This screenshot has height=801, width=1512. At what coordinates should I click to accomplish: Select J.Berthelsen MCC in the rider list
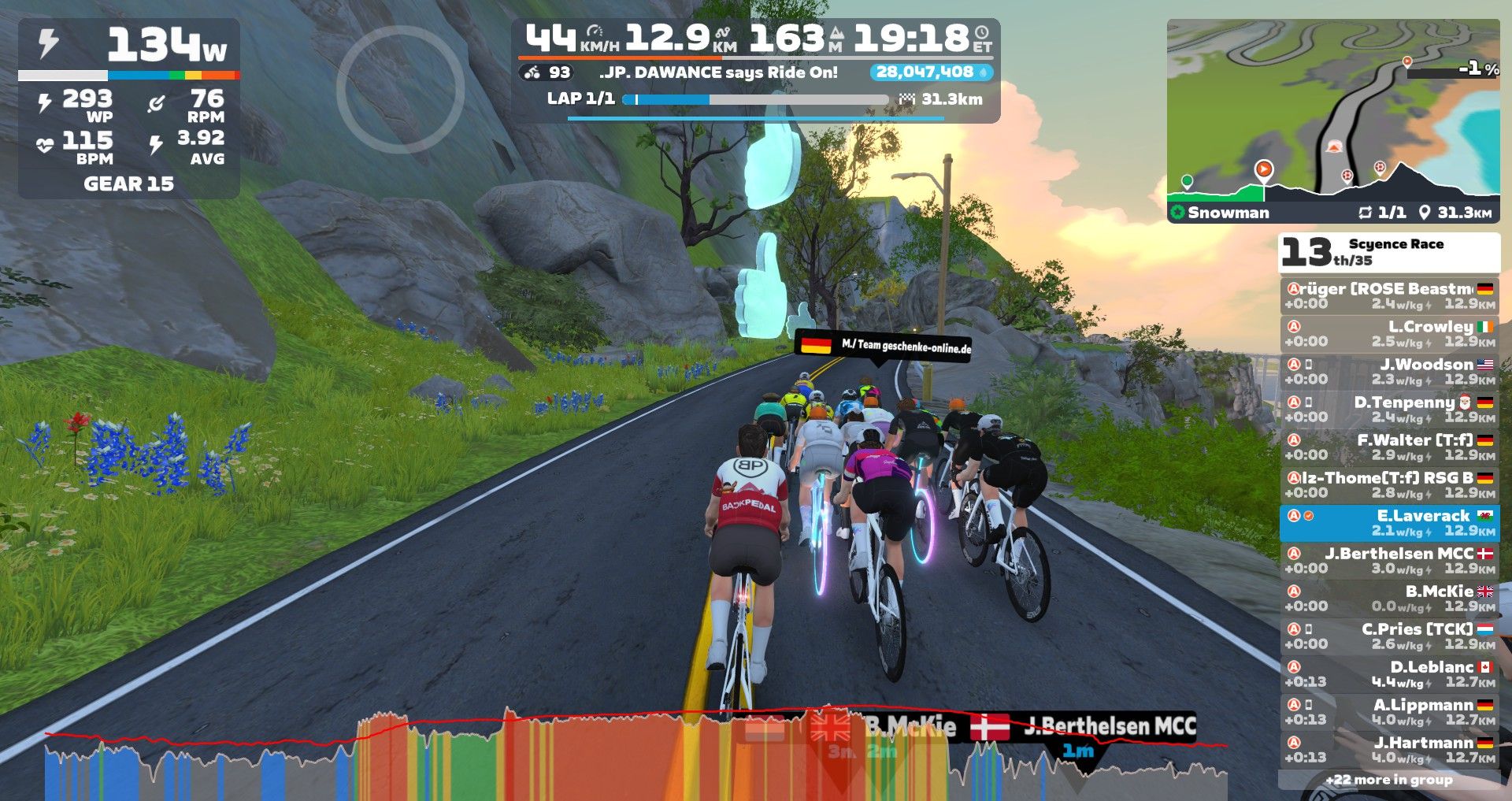pos(1389,560)
